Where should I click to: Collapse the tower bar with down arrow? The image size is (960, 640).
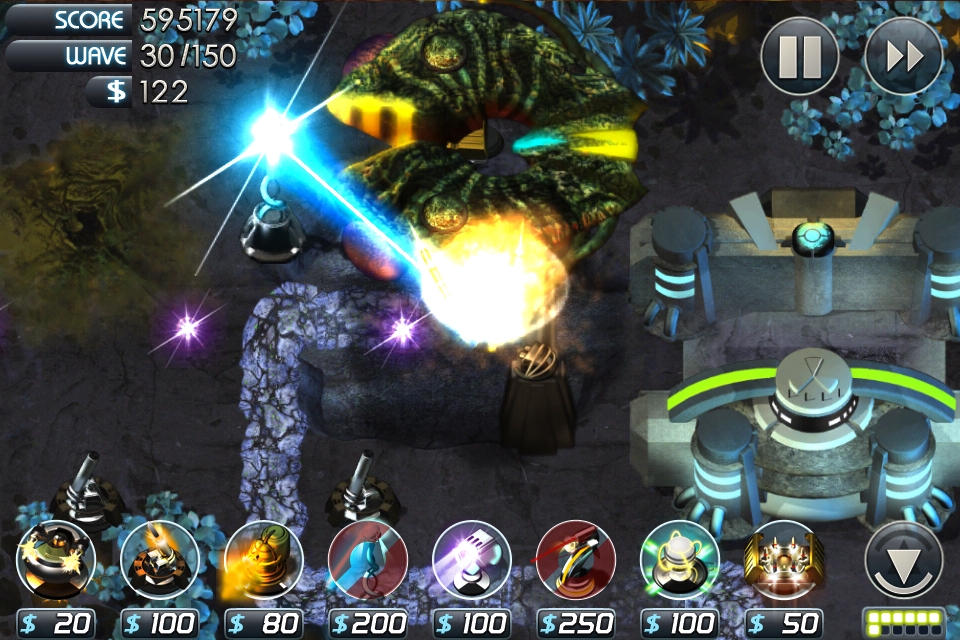coord(903,560)
